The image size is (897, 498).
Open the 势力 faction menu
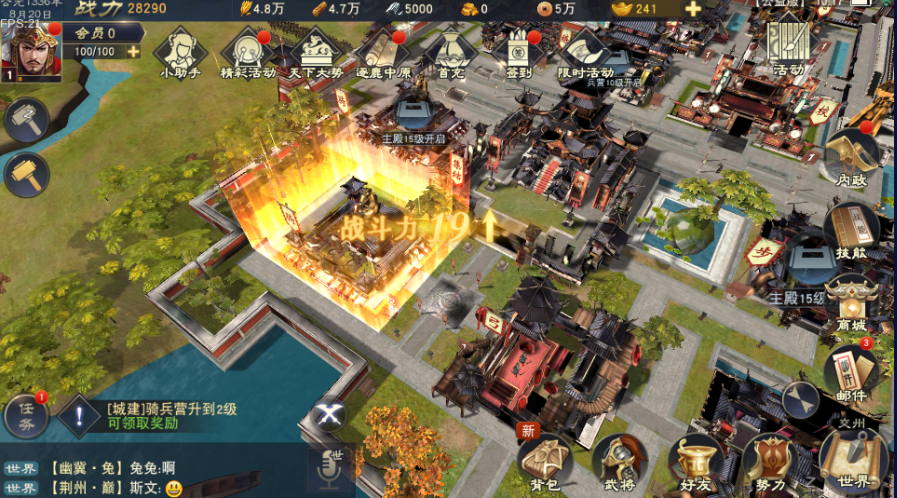pos(771,462)
